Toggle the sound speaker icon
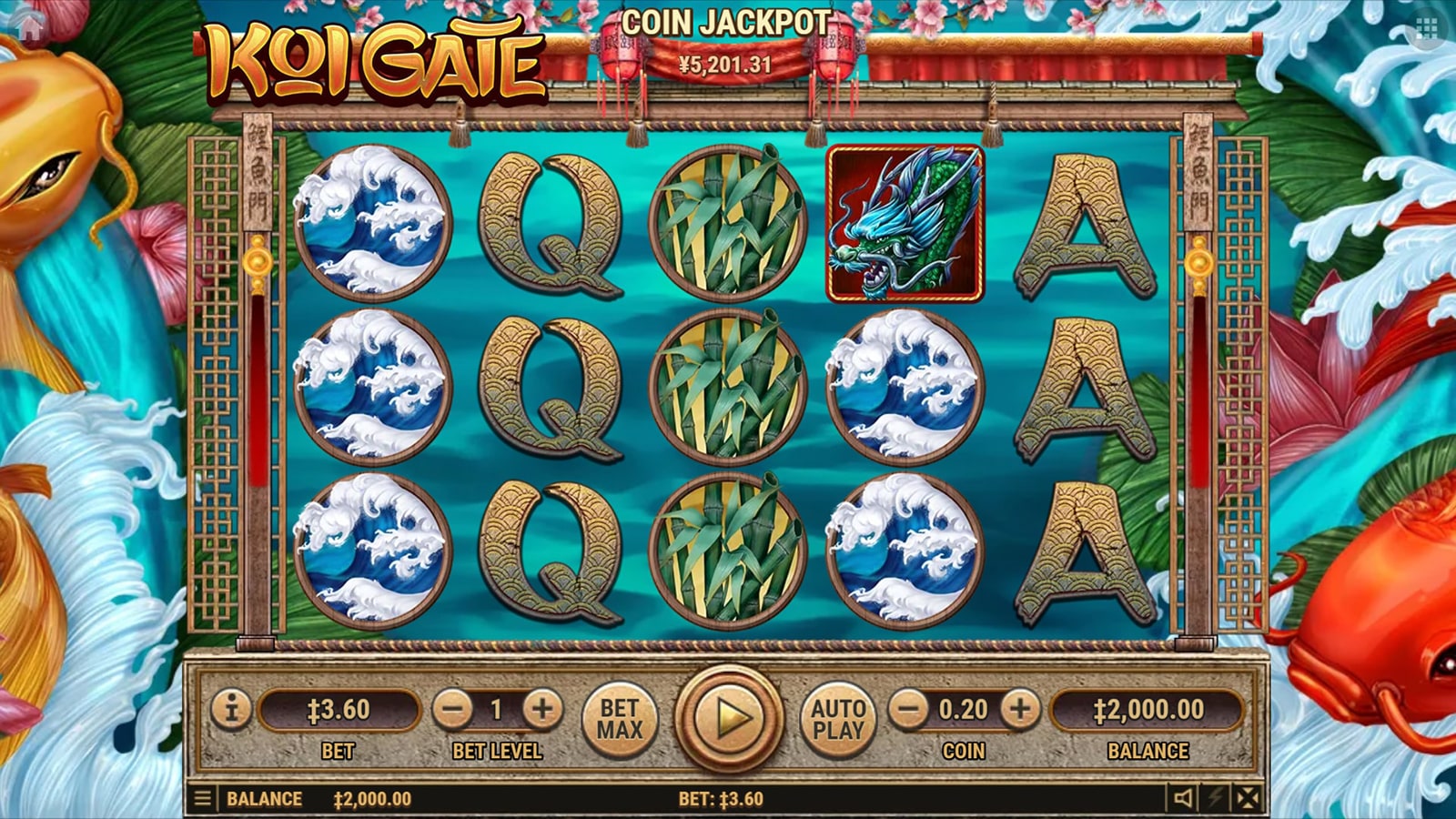 (x=1183, y=799)
